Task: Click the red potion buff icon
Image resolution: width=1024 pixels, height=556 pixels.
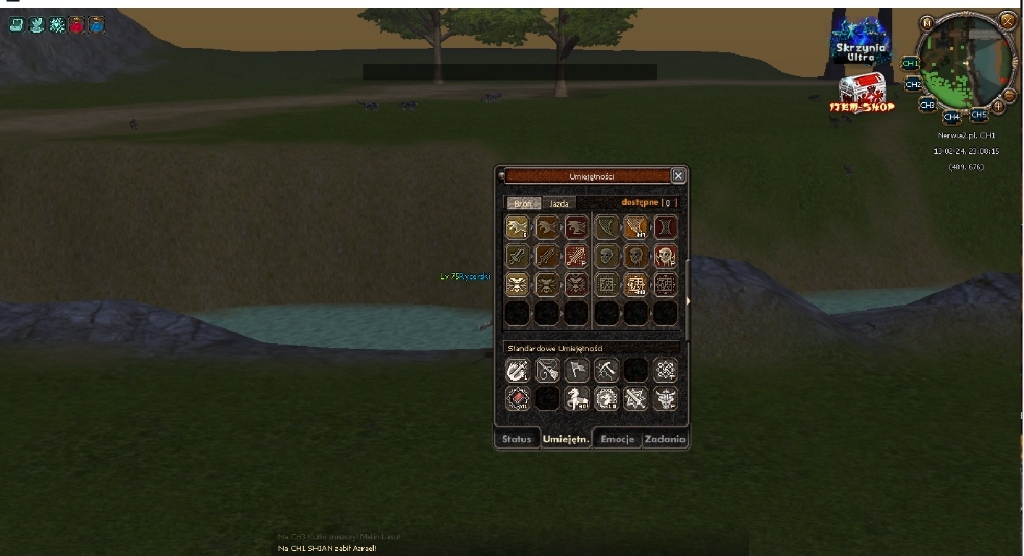Action: 76,25
